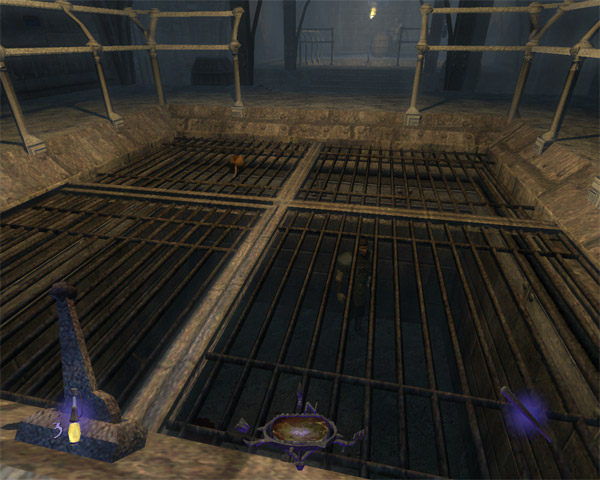
Task: Select the purple-glowing weapon icon
Action: (x=526, y=411)
